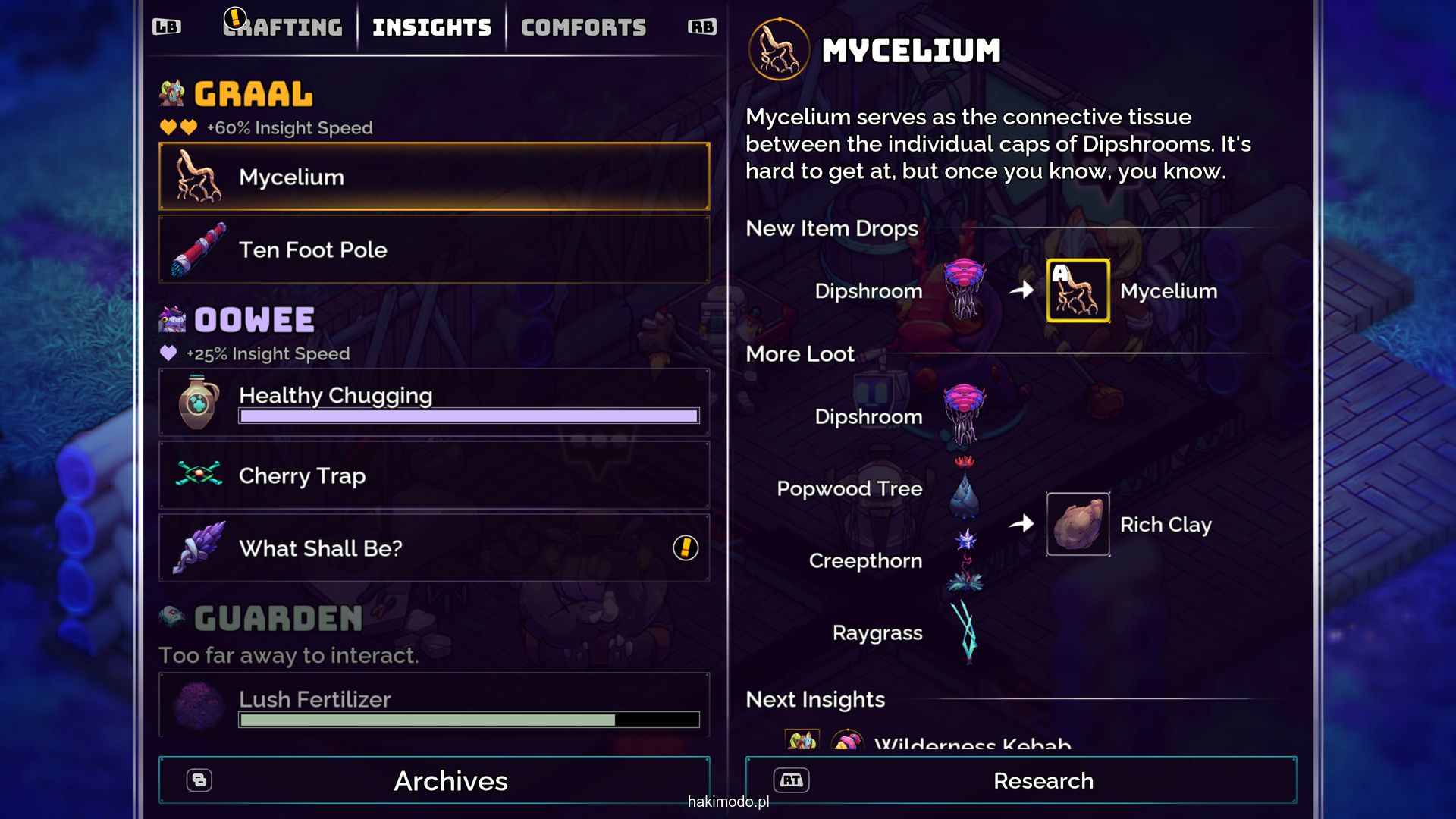The image size is (1456, 819).
Task: Inspect the Rich Clay loot icon
Action: tap(1078, 524)
